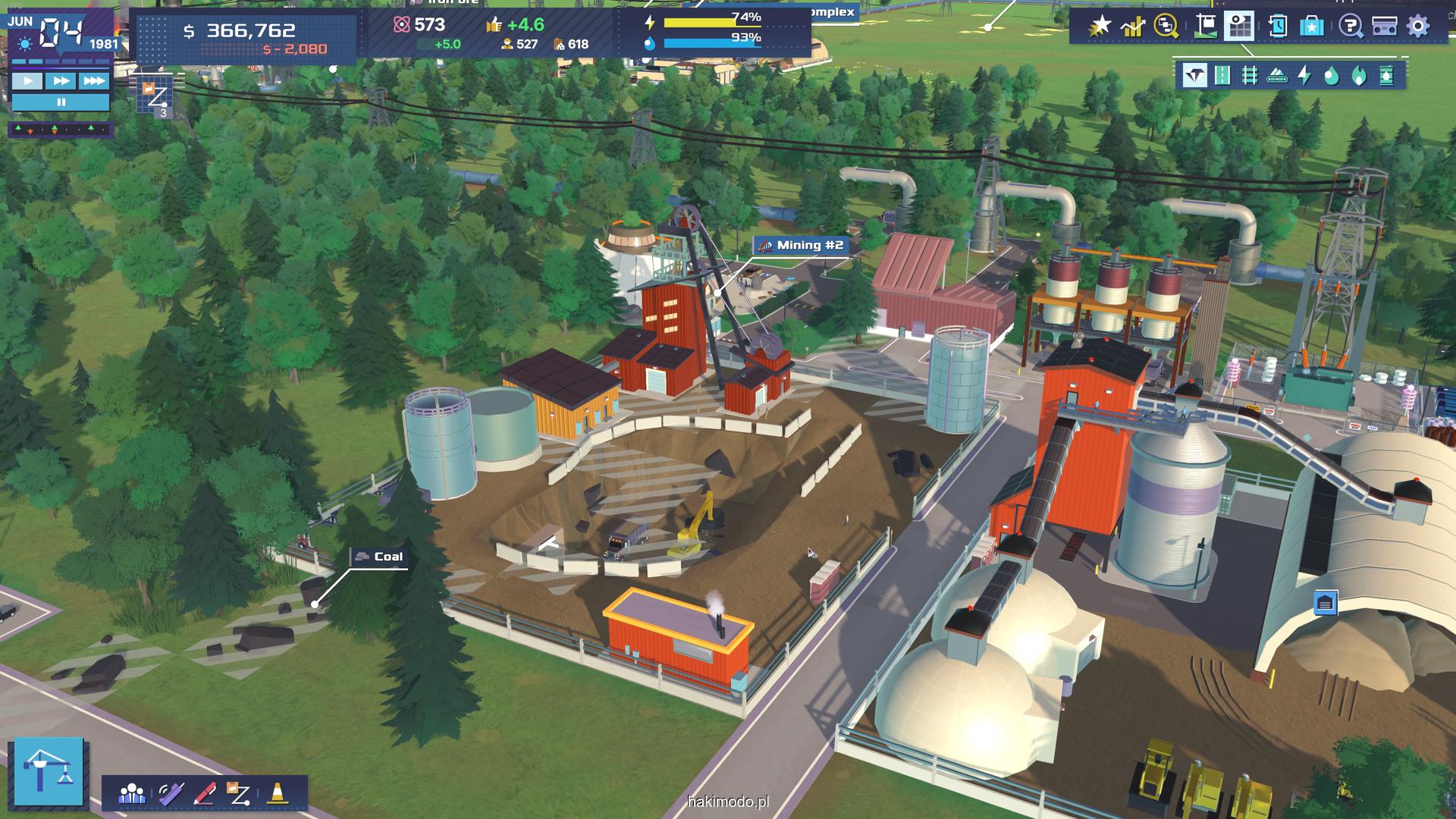This screenshot has width=1456, height=819.
Task: Select the railway tracks overlay filter
Action: point(1250,75)
